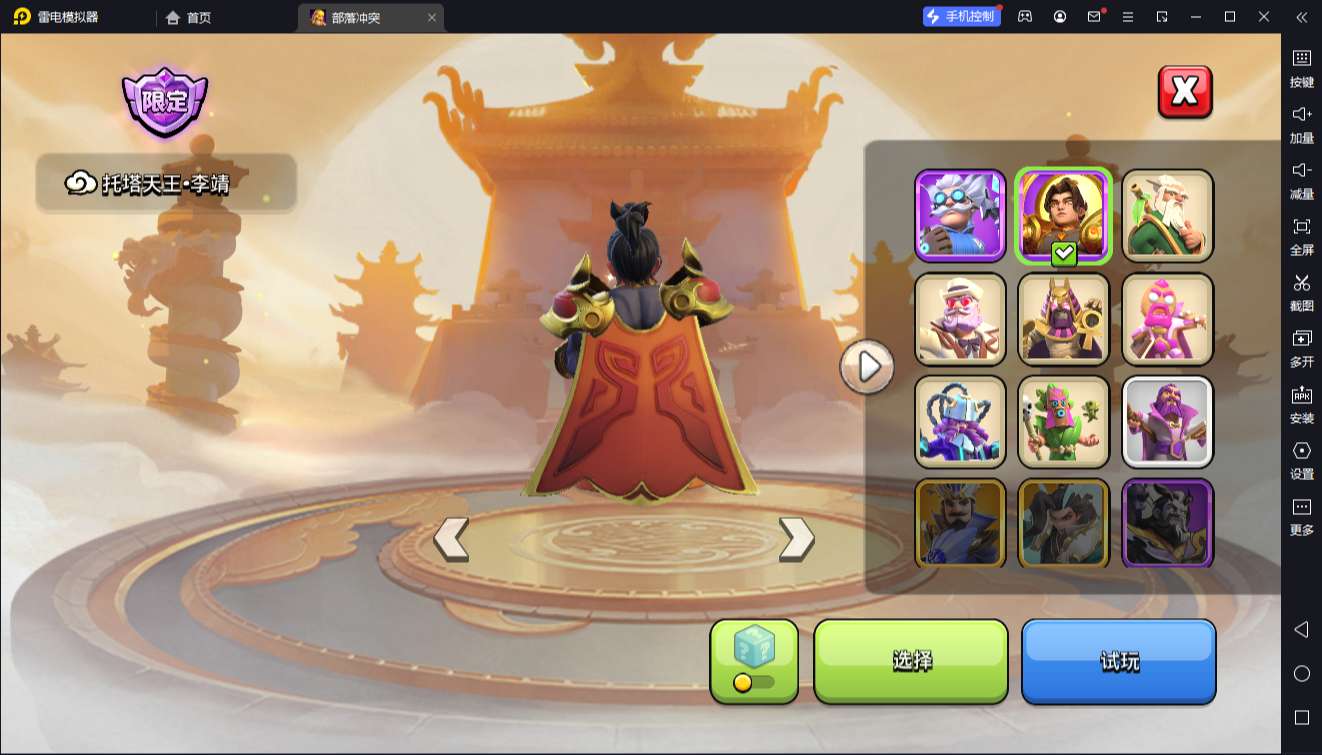Select the blue-helmet octopus skin
1322x755 pixels.
(x=960, y=422)
